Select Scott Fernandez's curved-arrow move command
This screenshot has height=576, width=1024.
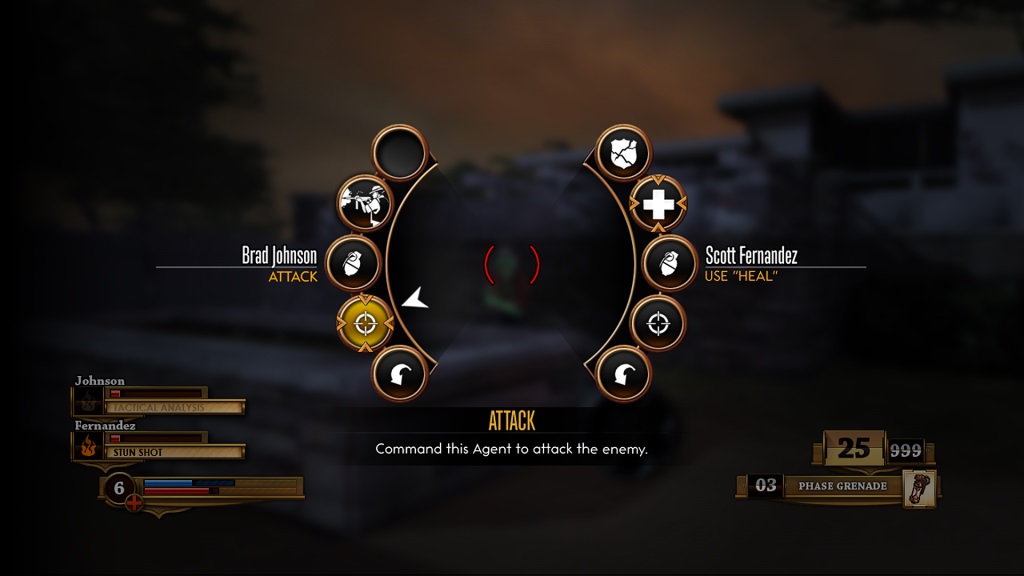tap(624, 375)
